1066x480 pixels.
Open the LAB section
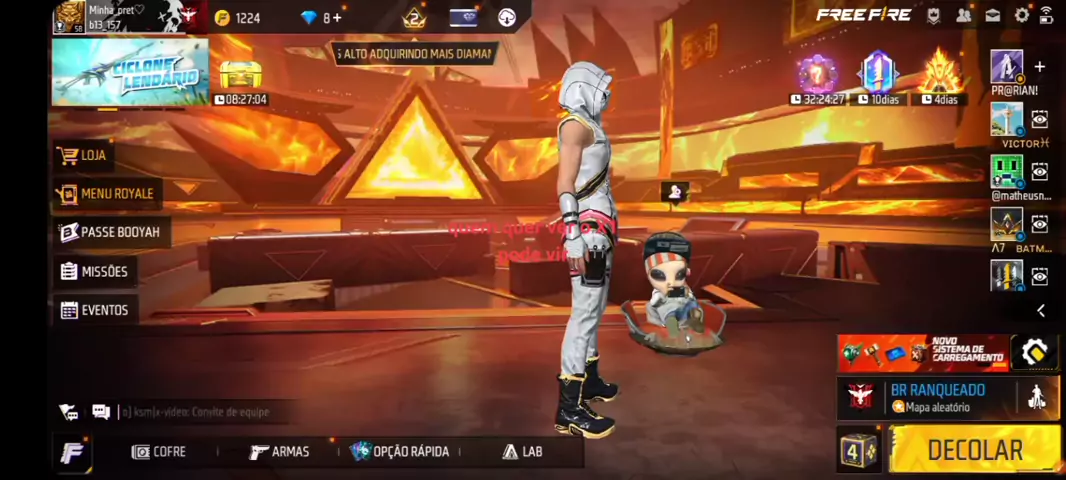point(522,451)
